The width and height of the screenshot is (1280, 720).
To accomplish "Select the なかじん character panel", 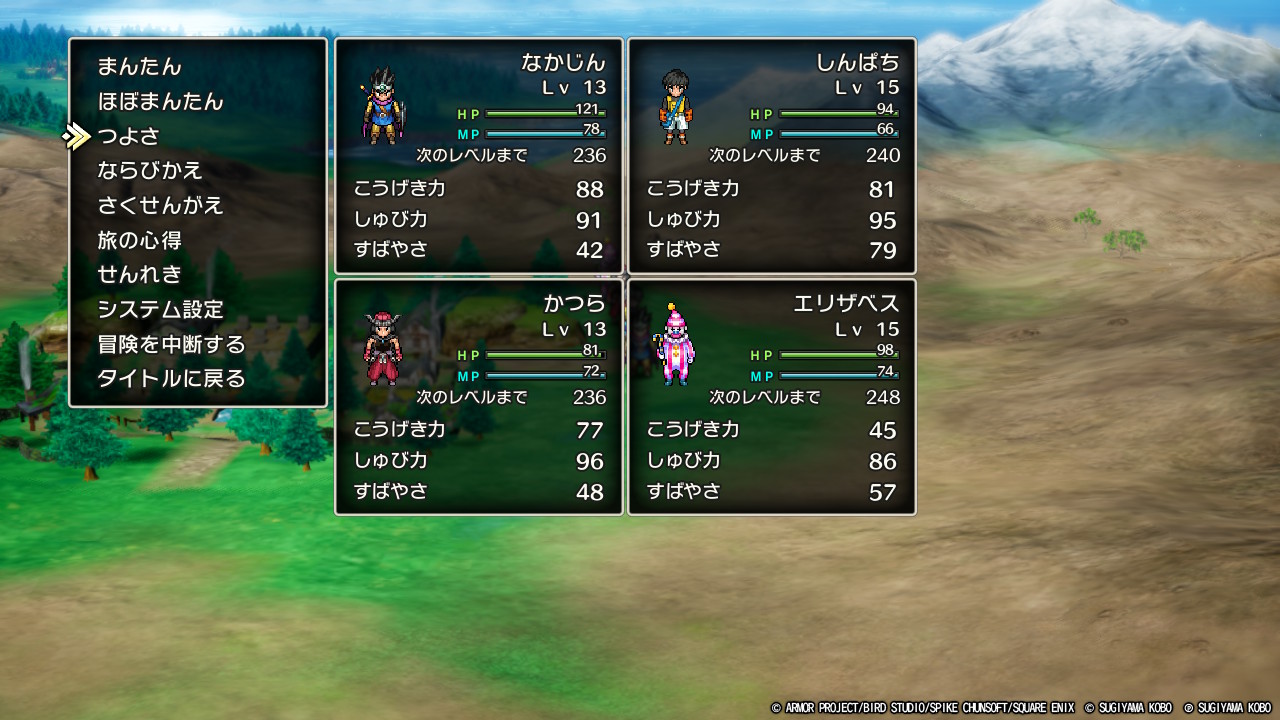I will tap(479, 156).
